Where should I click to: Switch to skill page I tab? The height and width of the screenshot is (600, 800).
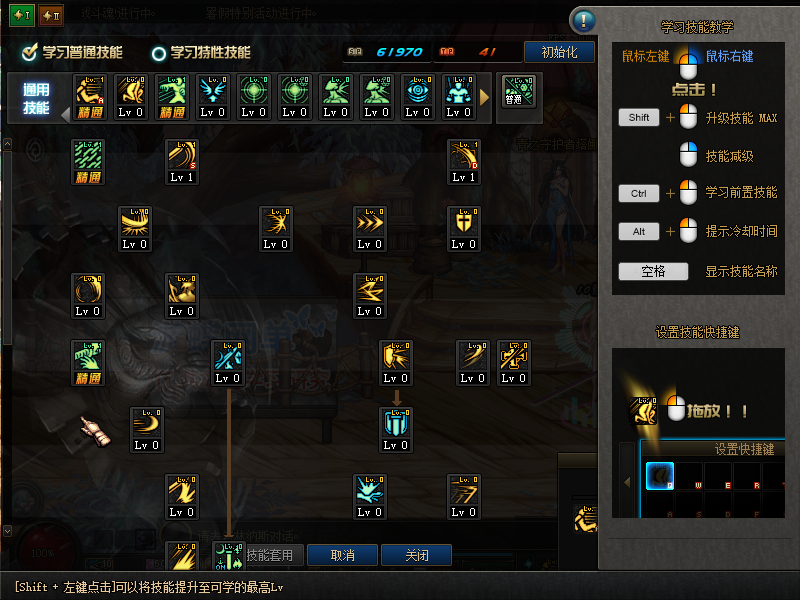pyautogui.click(x=22, y=14)
